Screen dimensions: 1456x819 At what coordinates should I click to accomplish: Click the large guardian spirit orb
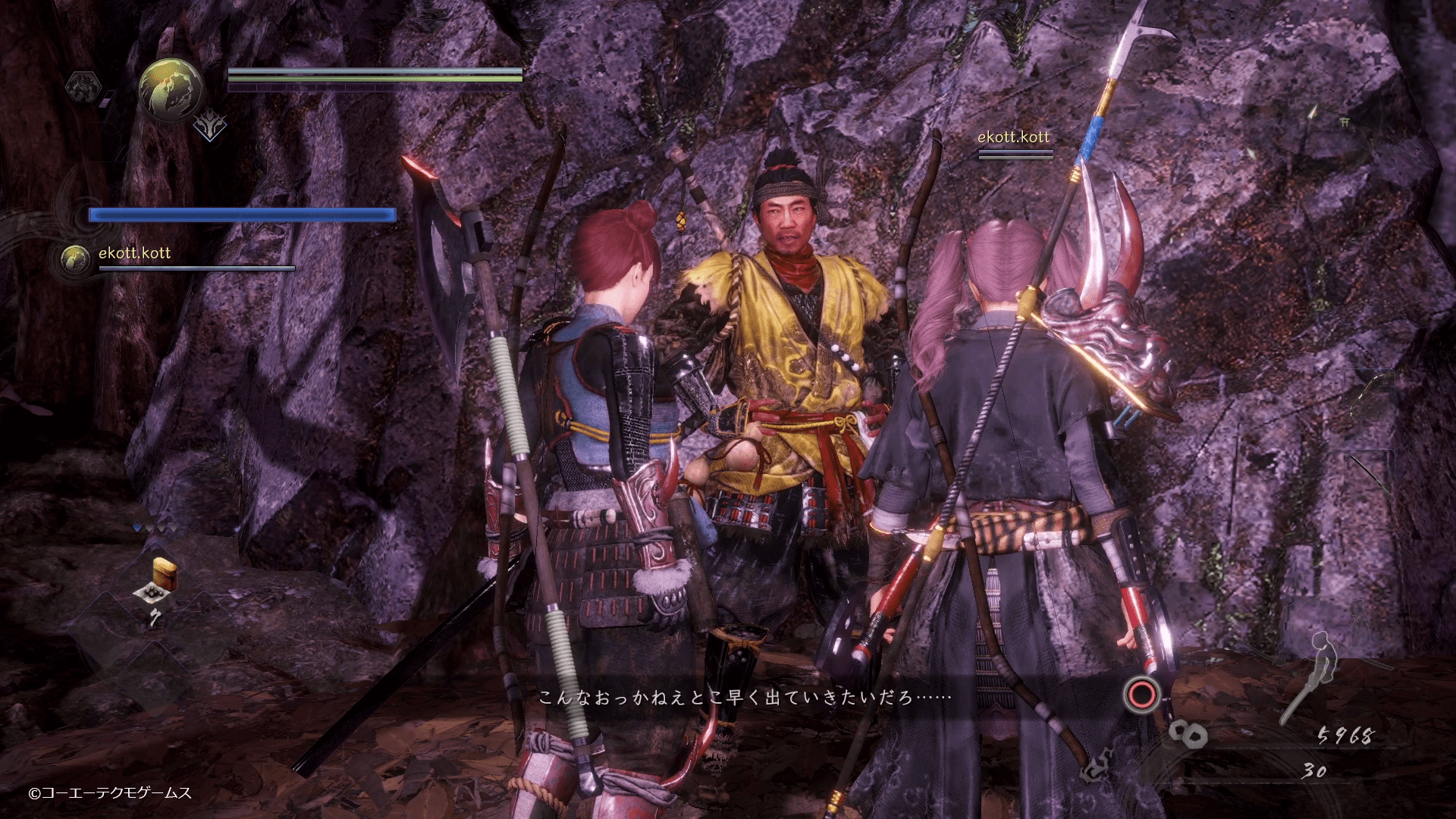(171, 89)
